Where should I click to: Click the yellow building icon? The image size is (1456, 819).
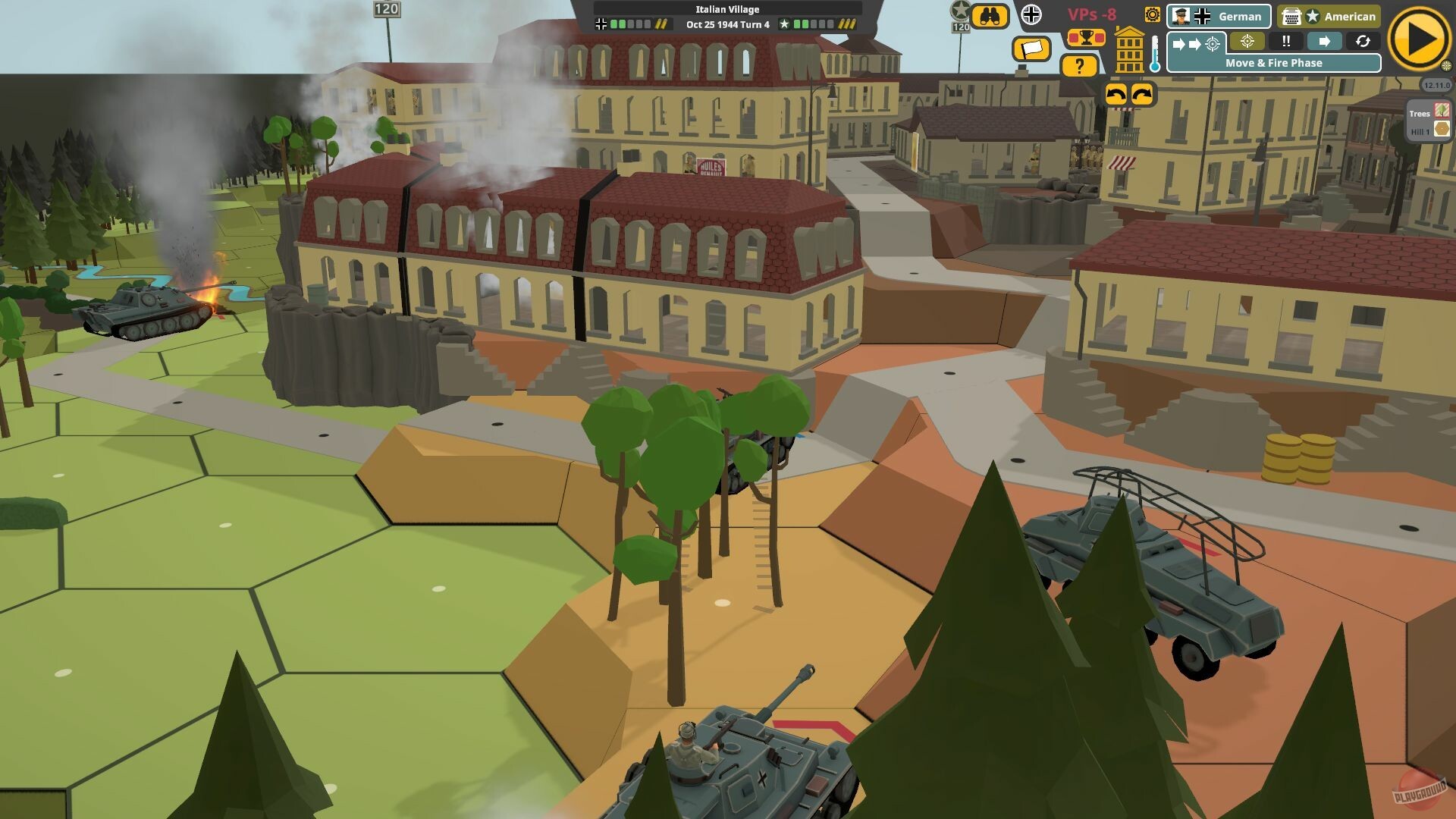click(x=1129, y=50)
